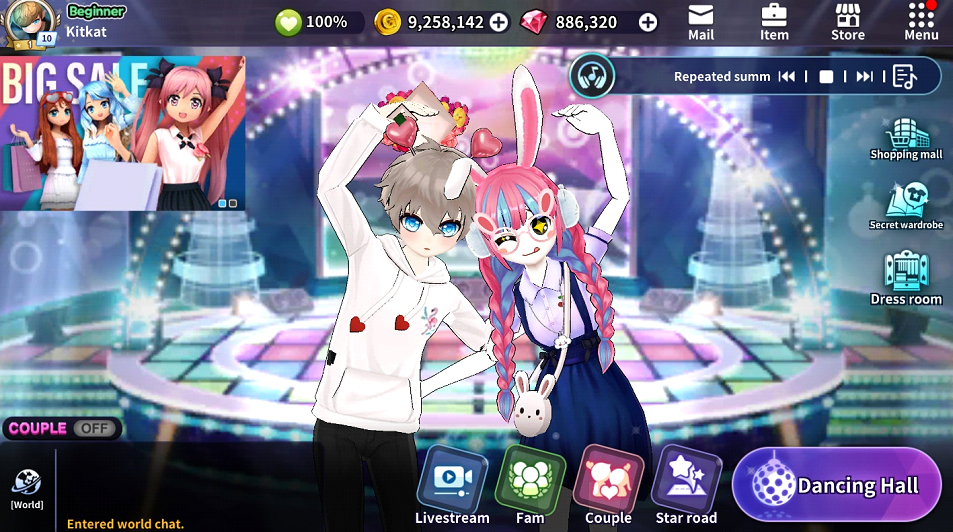Open the Store
The width and height of the screenshot is (953, 532).
coord(848,21)
